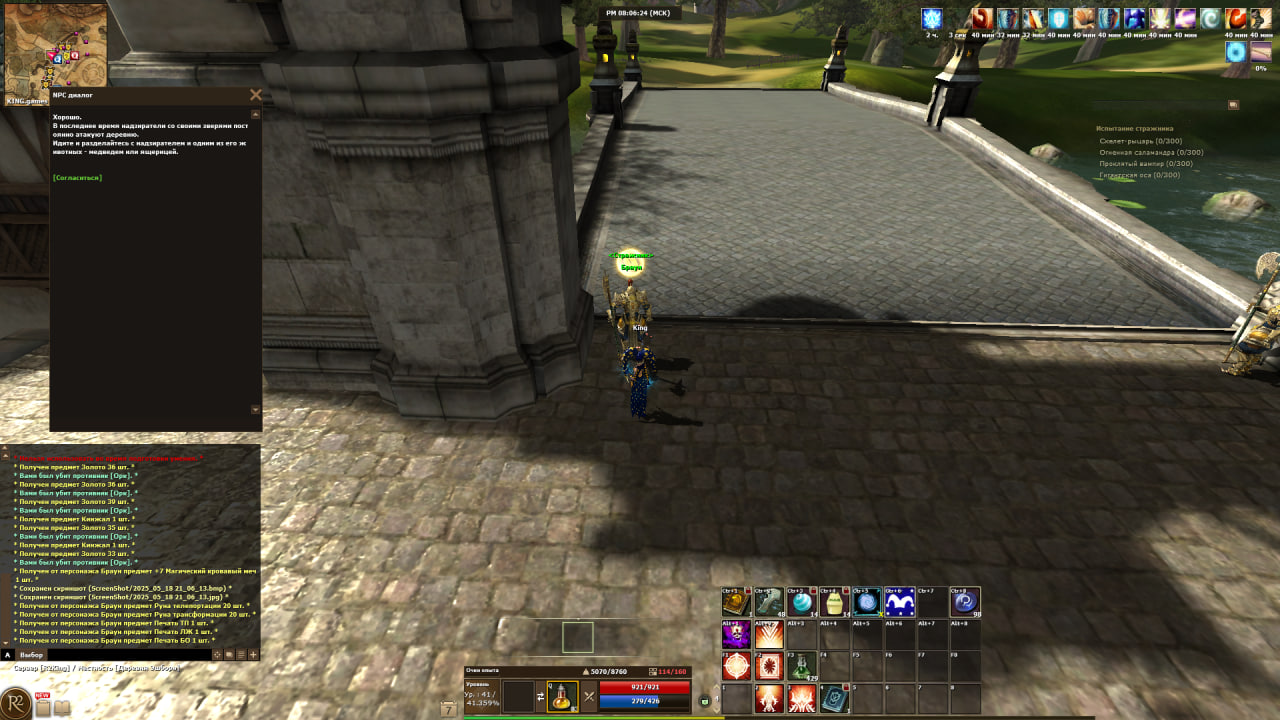Select the Выбор chat tab
Viewport: 1280px width, 720px height.
32,655
